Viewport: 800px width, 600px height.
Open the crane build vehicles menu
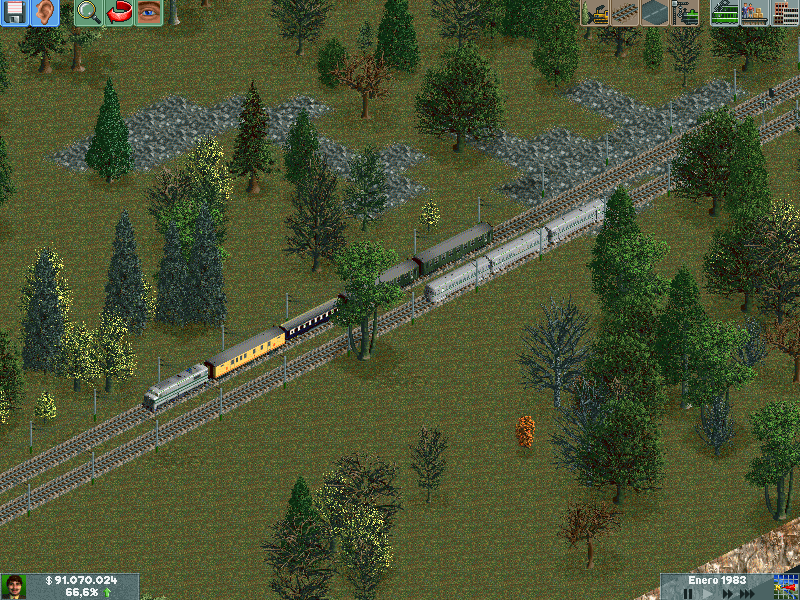pos(685,13)
